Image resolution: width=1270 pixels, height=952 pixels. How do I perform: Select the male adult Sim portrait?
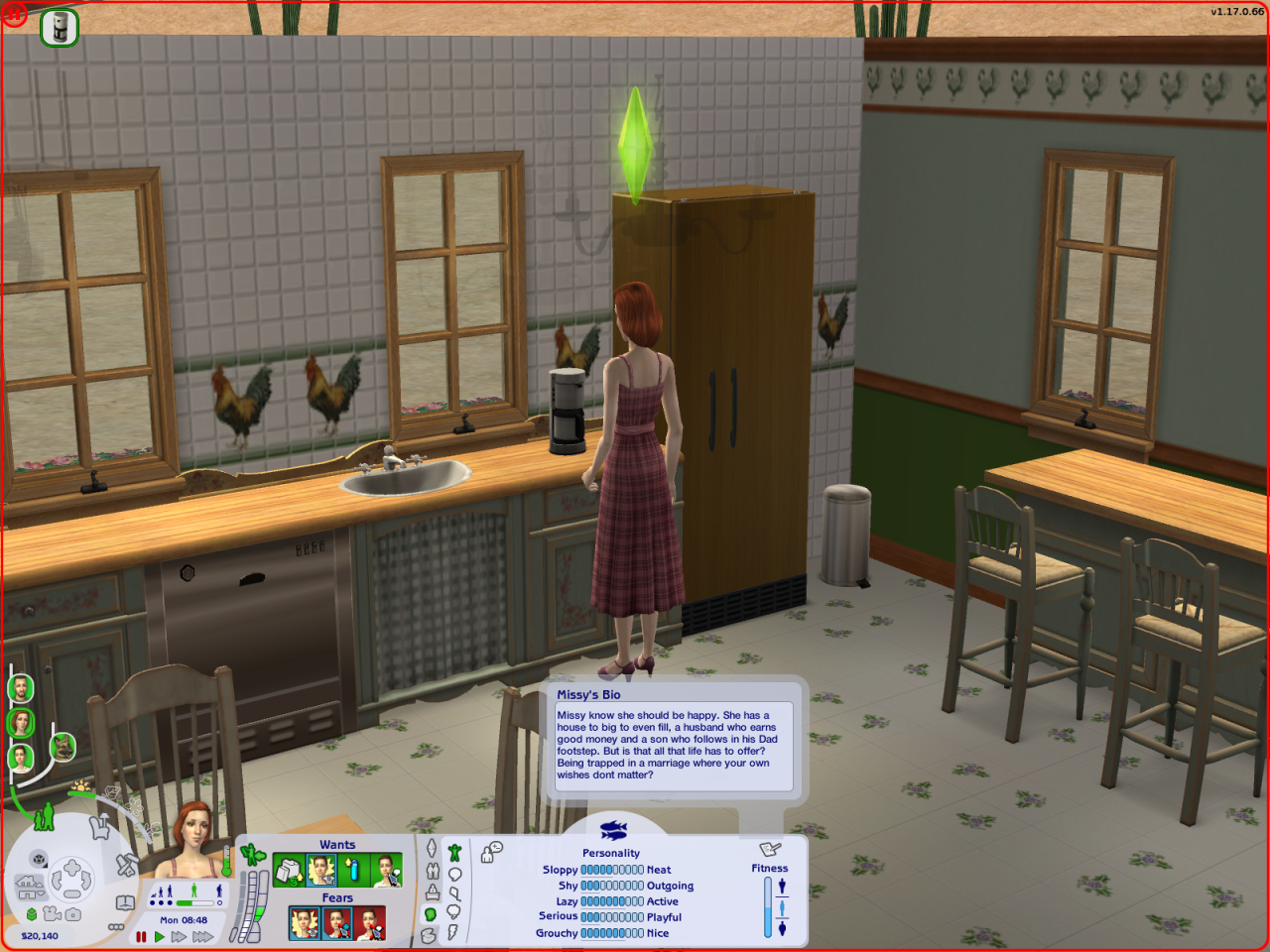(x=21, y=688)
